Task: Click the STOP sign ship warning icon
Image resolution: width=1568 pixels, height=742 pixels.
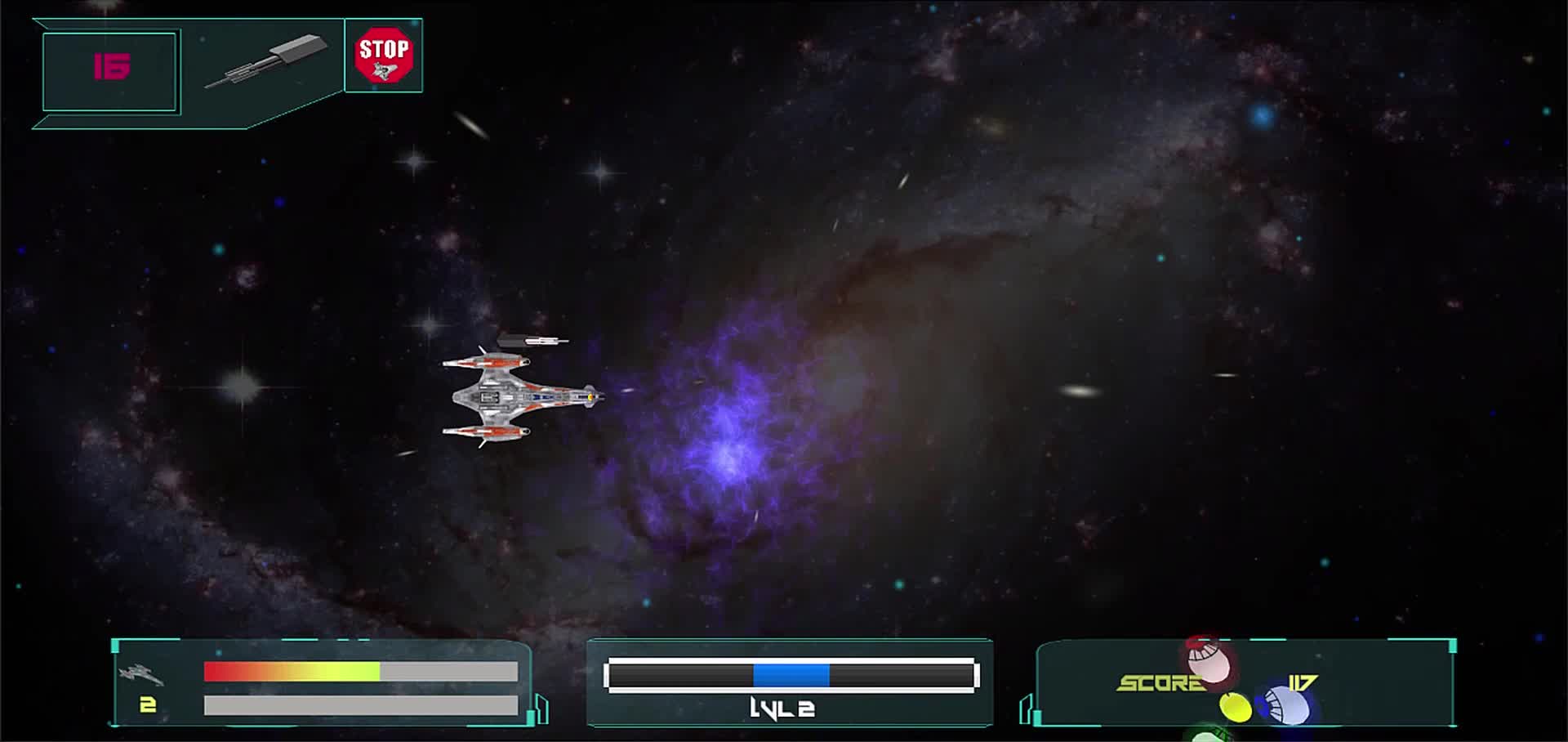Action: (x=384, y=56)
